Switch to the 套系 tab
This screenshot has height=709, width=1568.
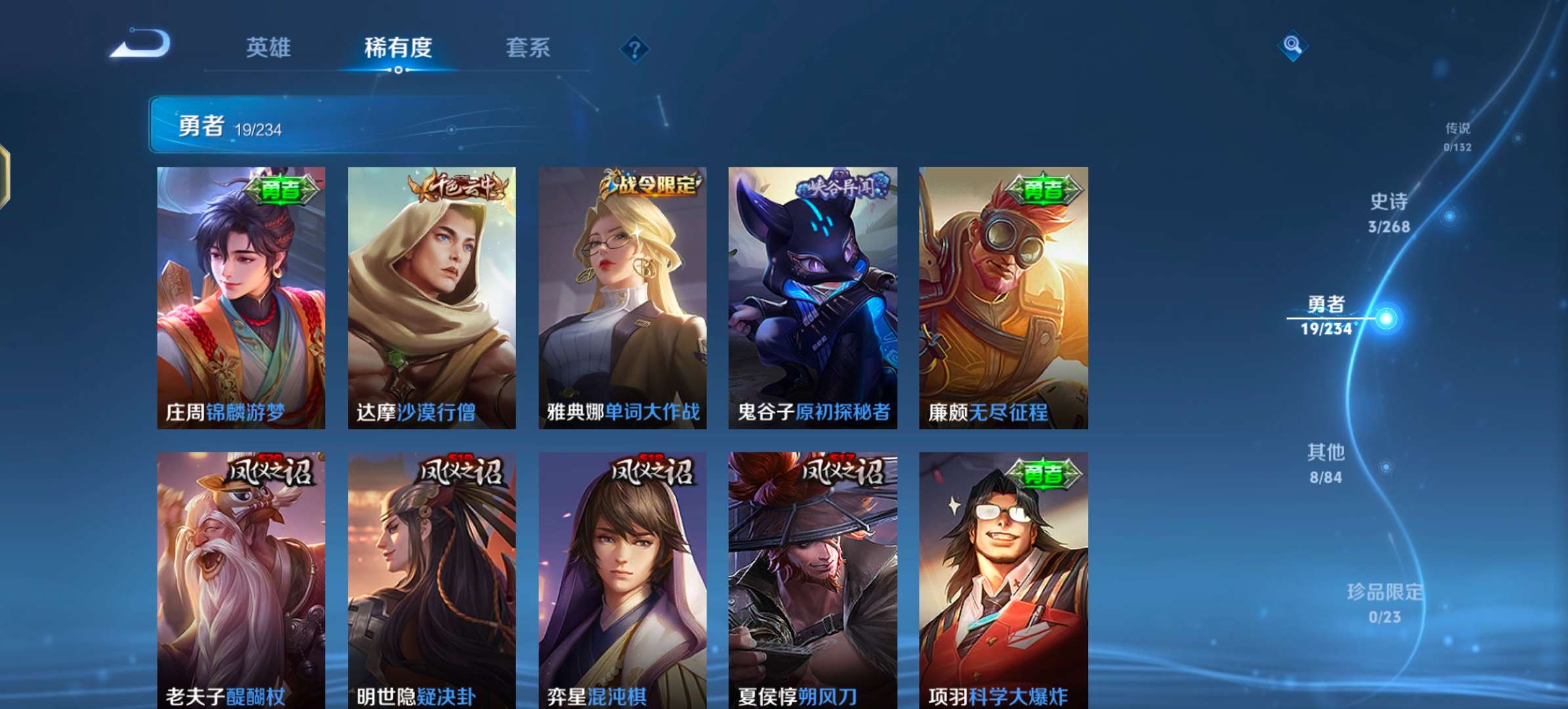tap(527, 47)
